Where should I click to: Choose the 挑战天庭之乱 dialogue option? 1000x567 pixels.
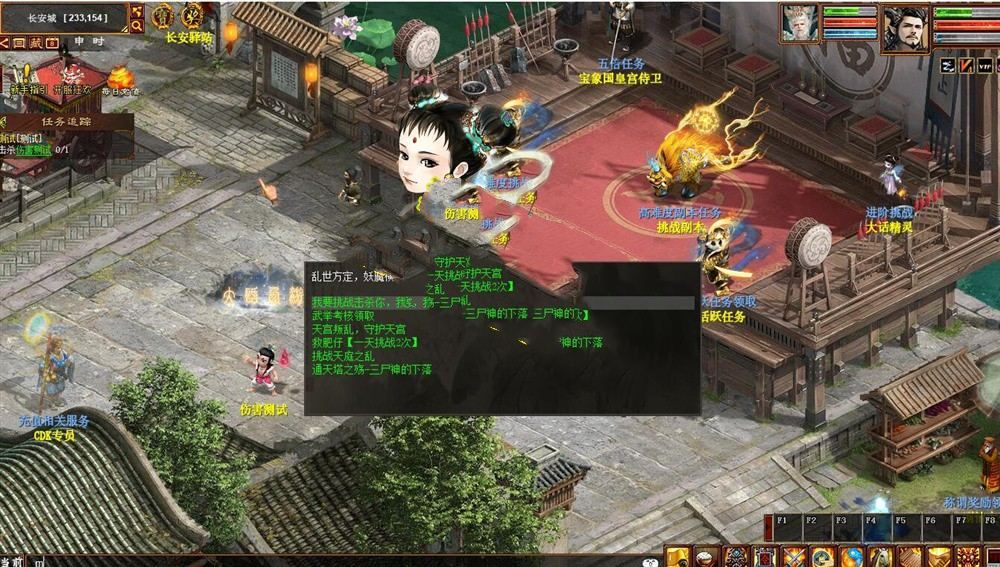coord(343,356)
